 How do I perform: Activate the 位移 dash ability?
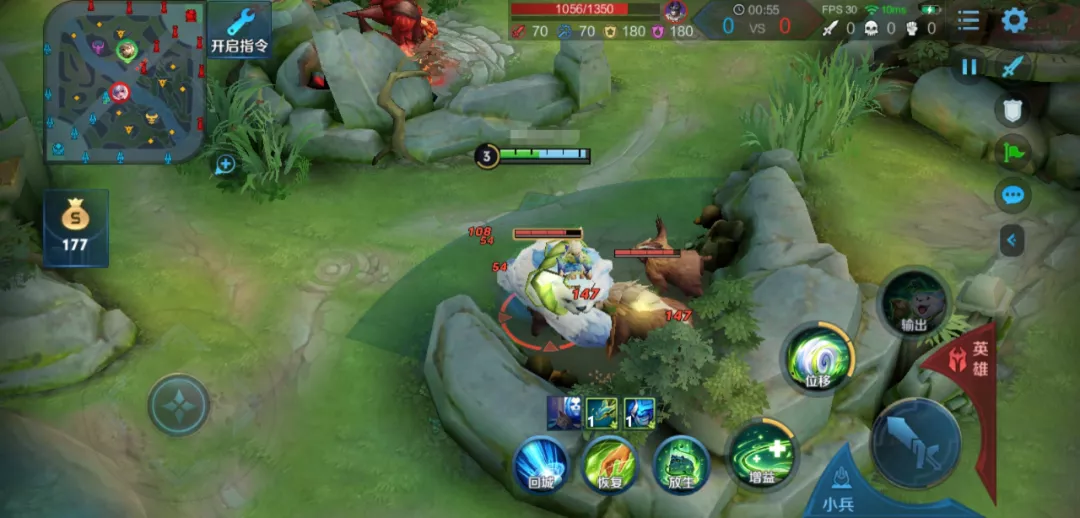[x=817, y=358]
